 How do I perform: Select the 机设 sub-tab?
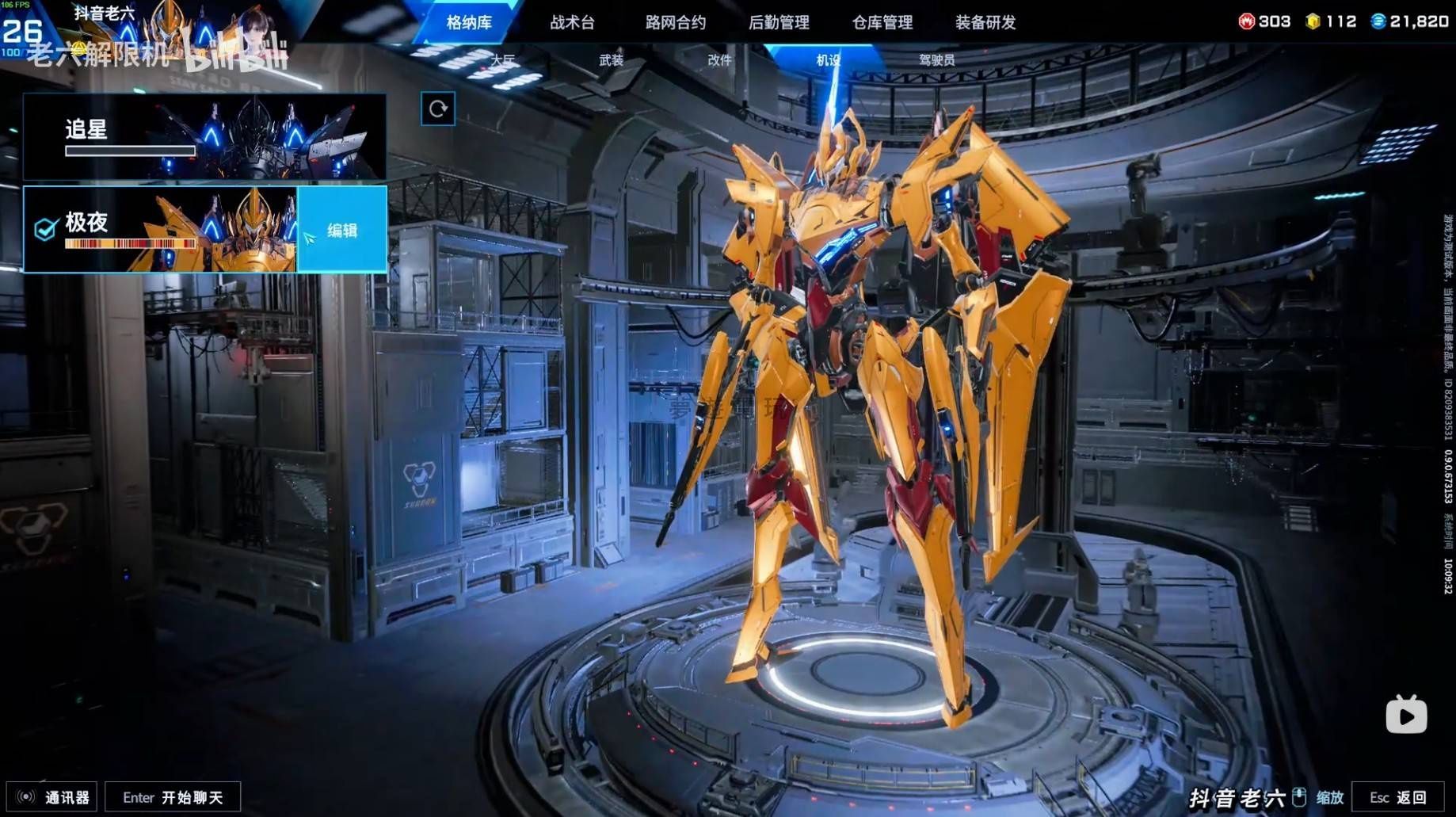(x=828, y=59)
